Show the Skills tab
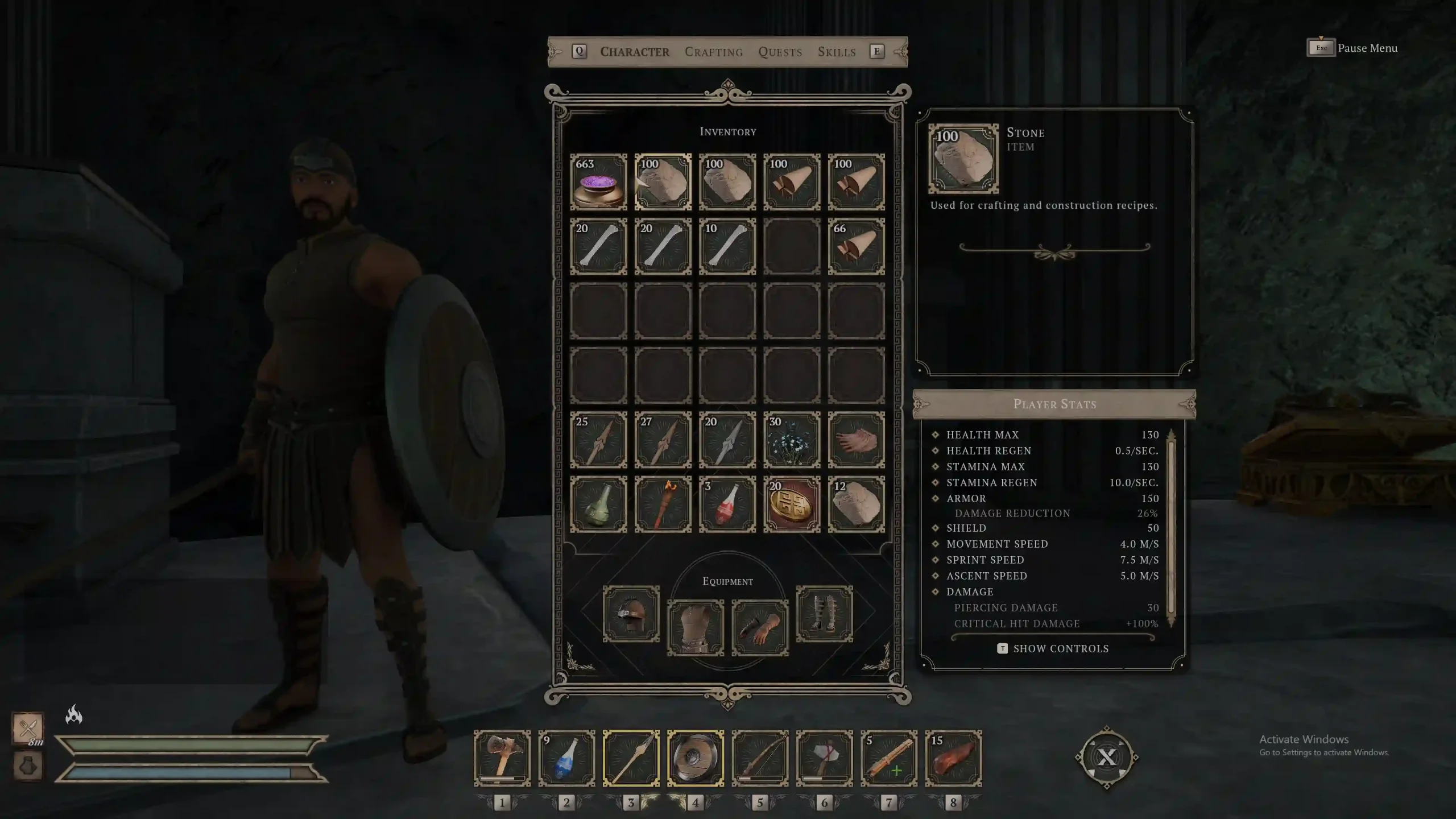 (x=836, y=52)
